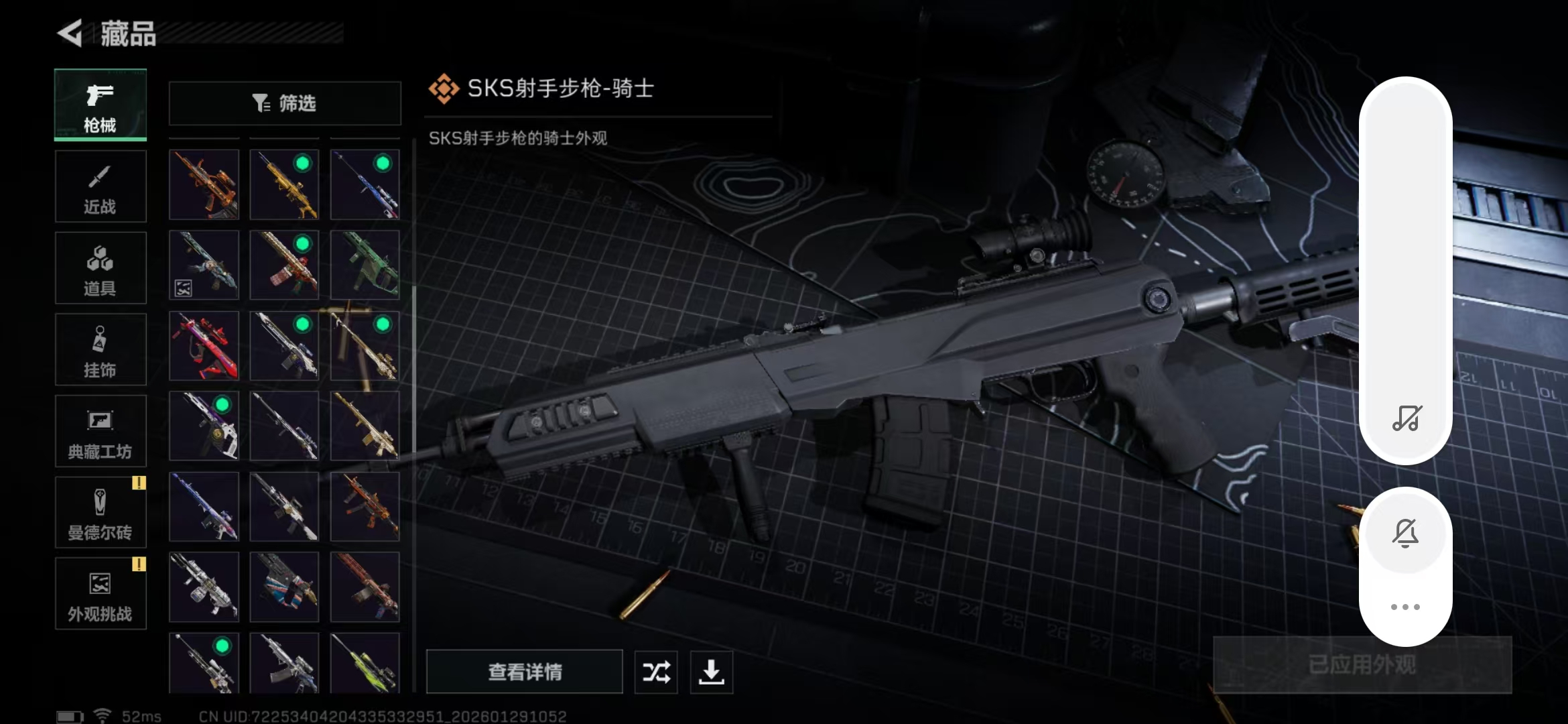The width and height of the screenshot is (1568, 724).
Task: Click the download skin icon
Action: click(711, 672)
